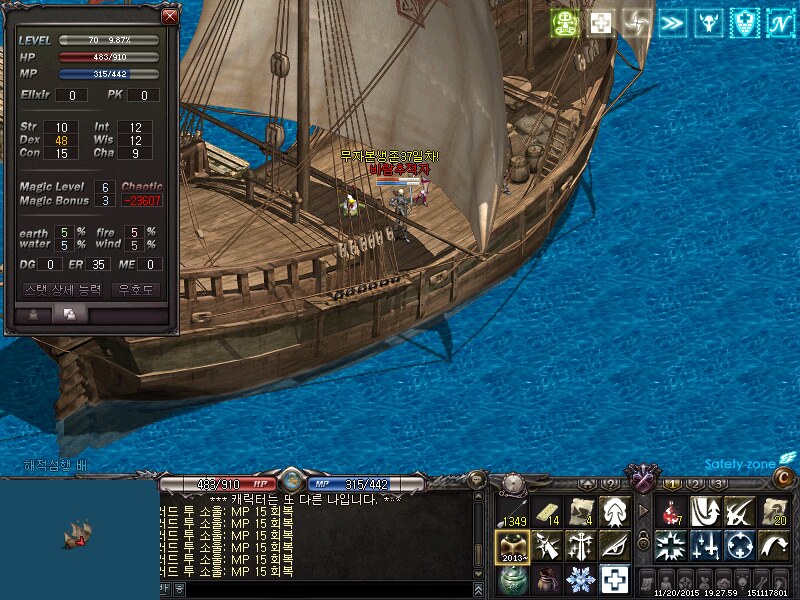Close the character stats window

point(169,16)
